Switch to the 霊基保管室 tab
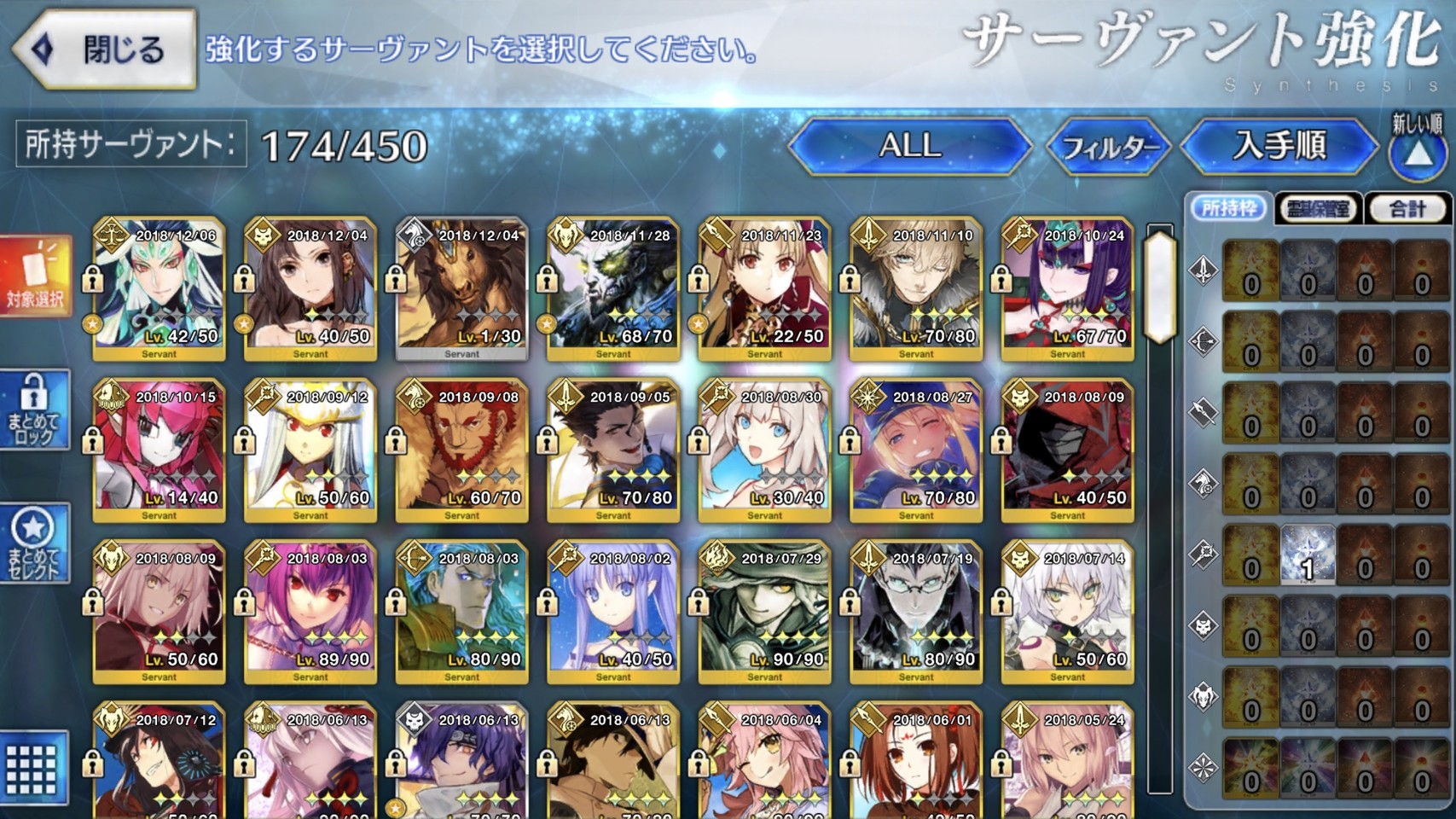The image size is (1456, 819). click(1319, 208)
